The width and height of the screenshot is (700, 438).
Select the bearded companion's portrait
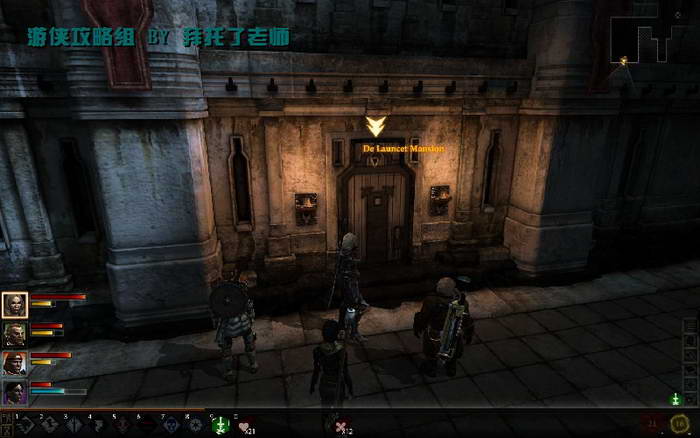15,333
